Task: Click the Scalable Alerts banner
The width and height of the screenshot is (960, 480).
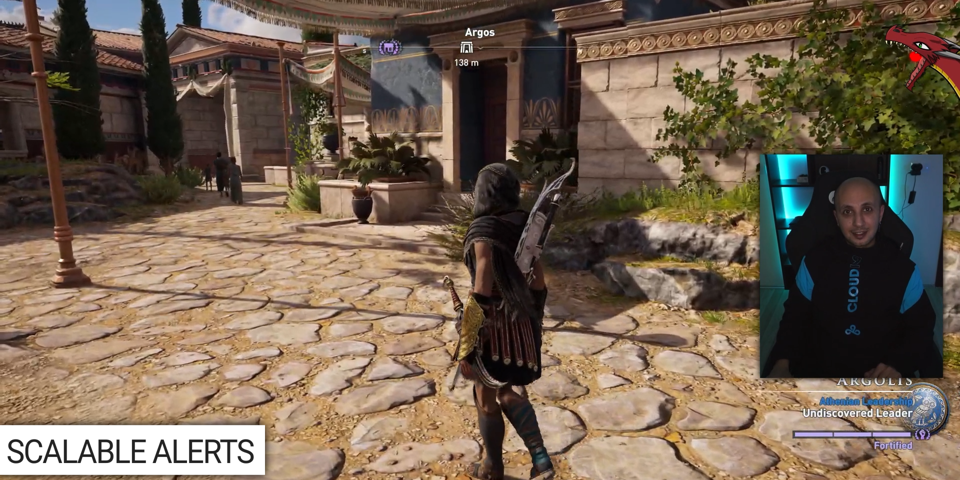Action: 132,451
